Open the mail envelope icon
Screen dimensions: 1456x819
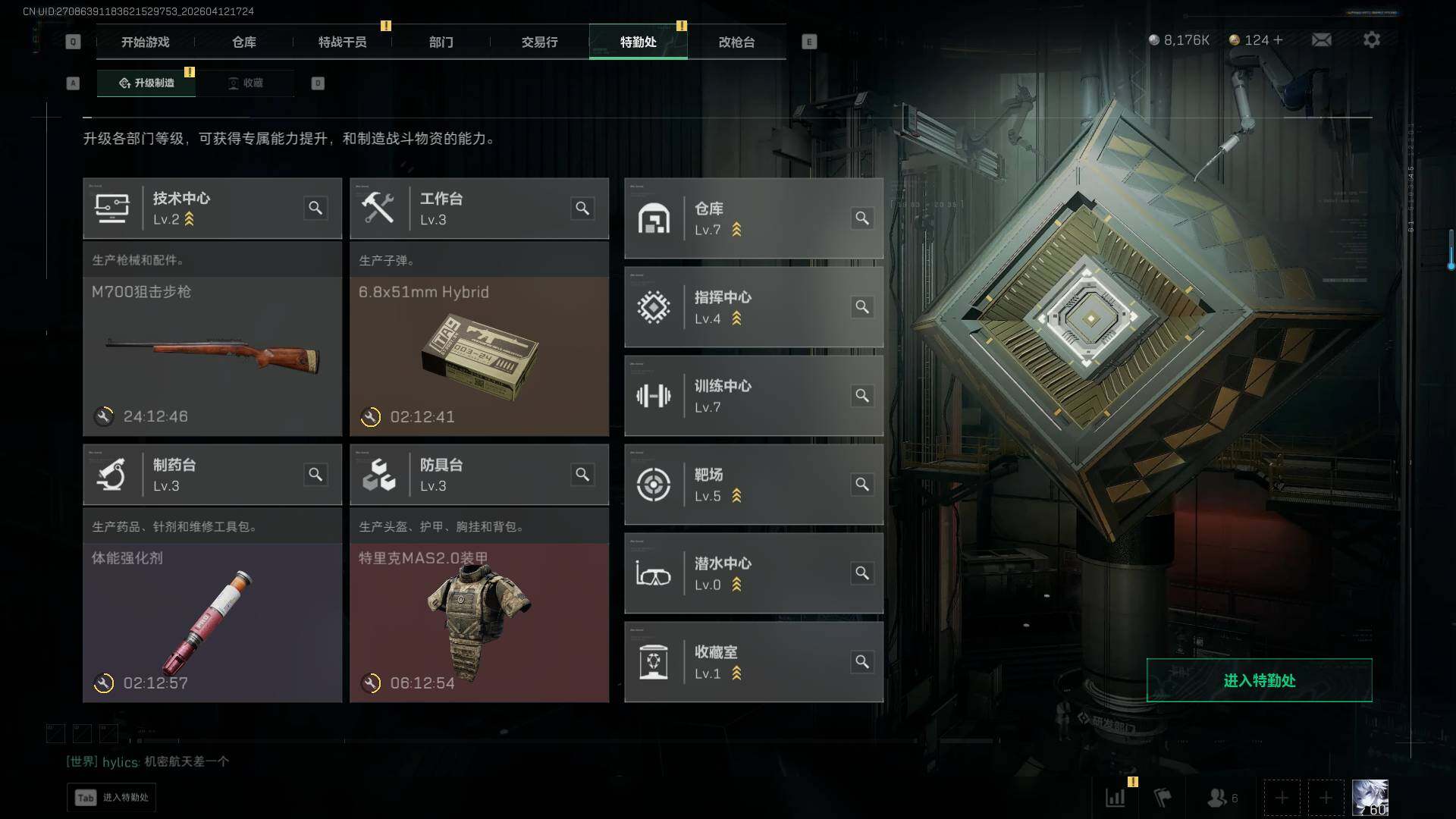coord(1321,40)
